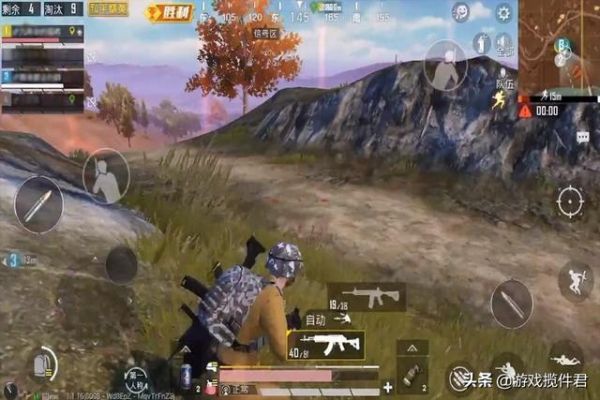Tap the jump button

pos(575,281)
